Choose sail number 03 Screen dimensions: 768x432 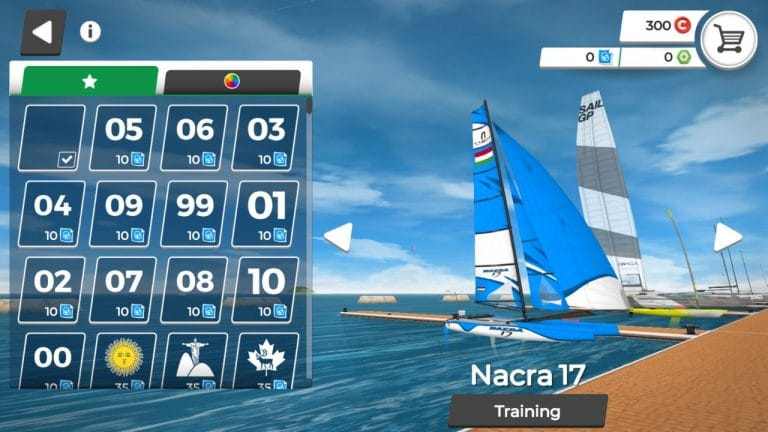266,138
